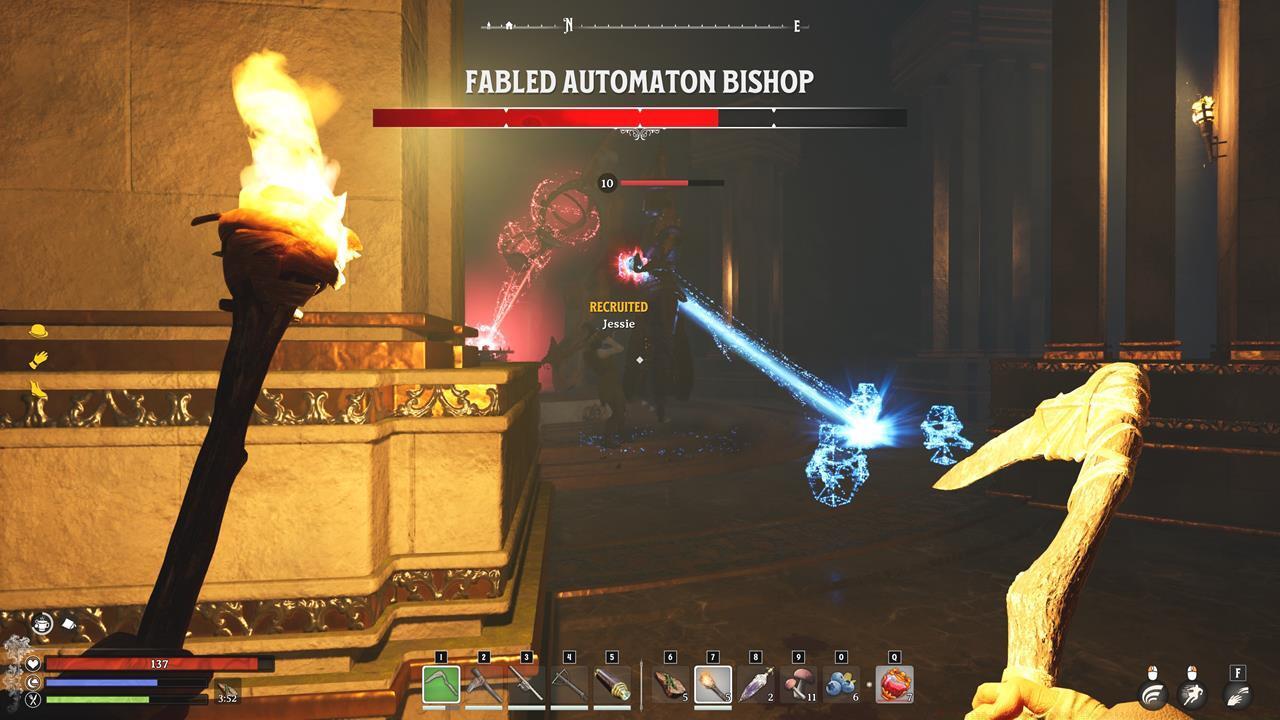Consume the blueberries in slot 0
Viewport: 1280px width, 720px height.
[841, 685]
